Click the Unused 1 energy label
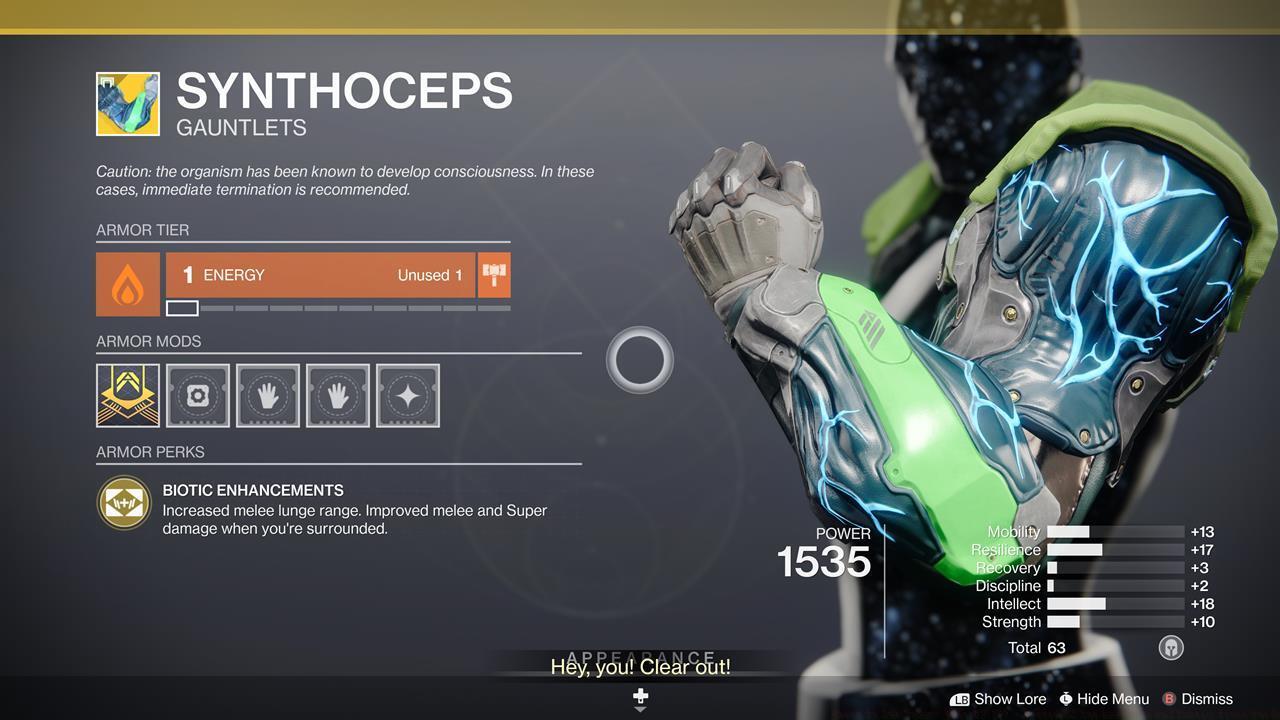The width and height of the screenshot is (1280, 720). tap(430, 274)
